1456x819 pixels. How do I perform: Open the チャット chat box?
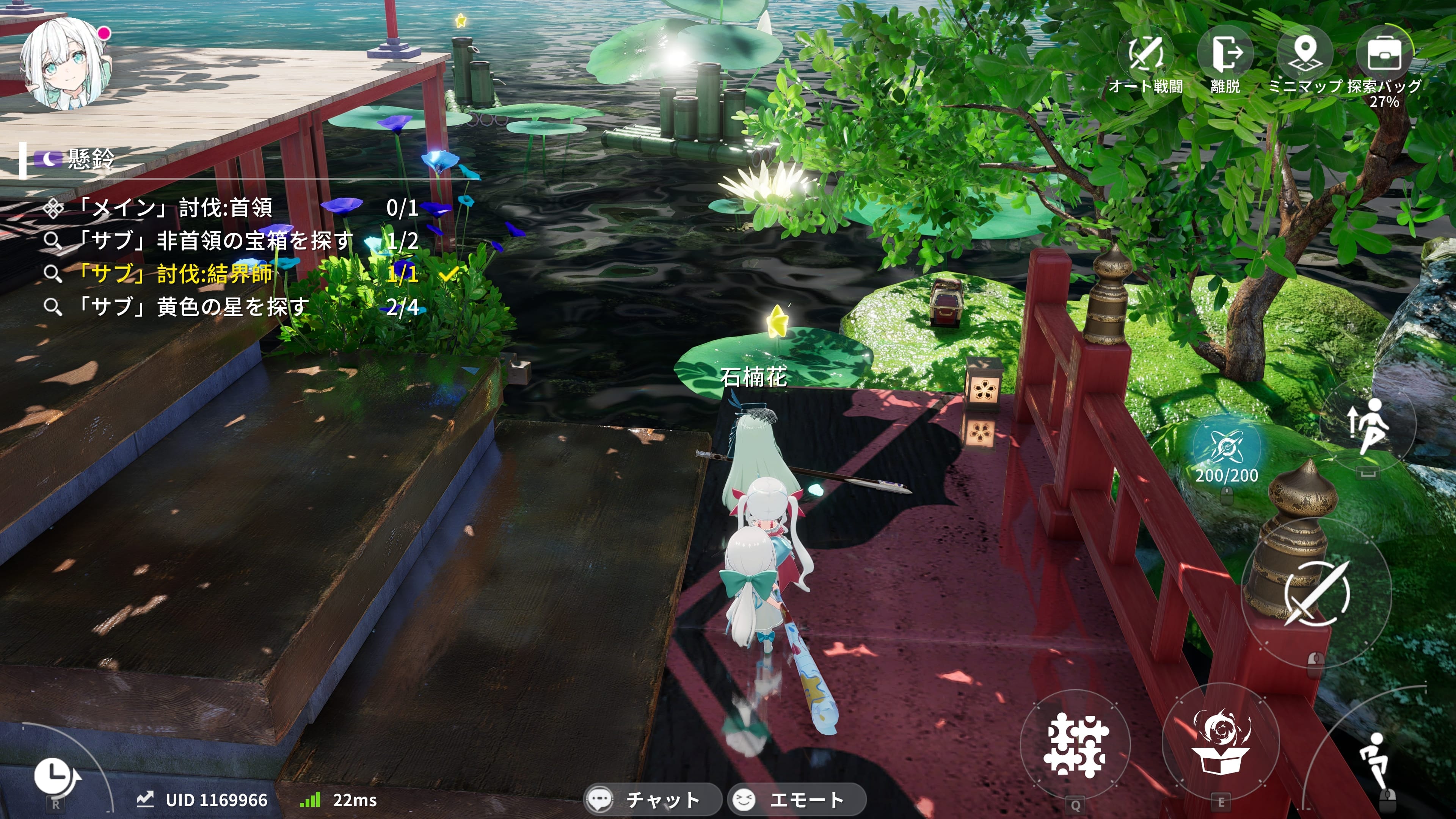[651, 799]
